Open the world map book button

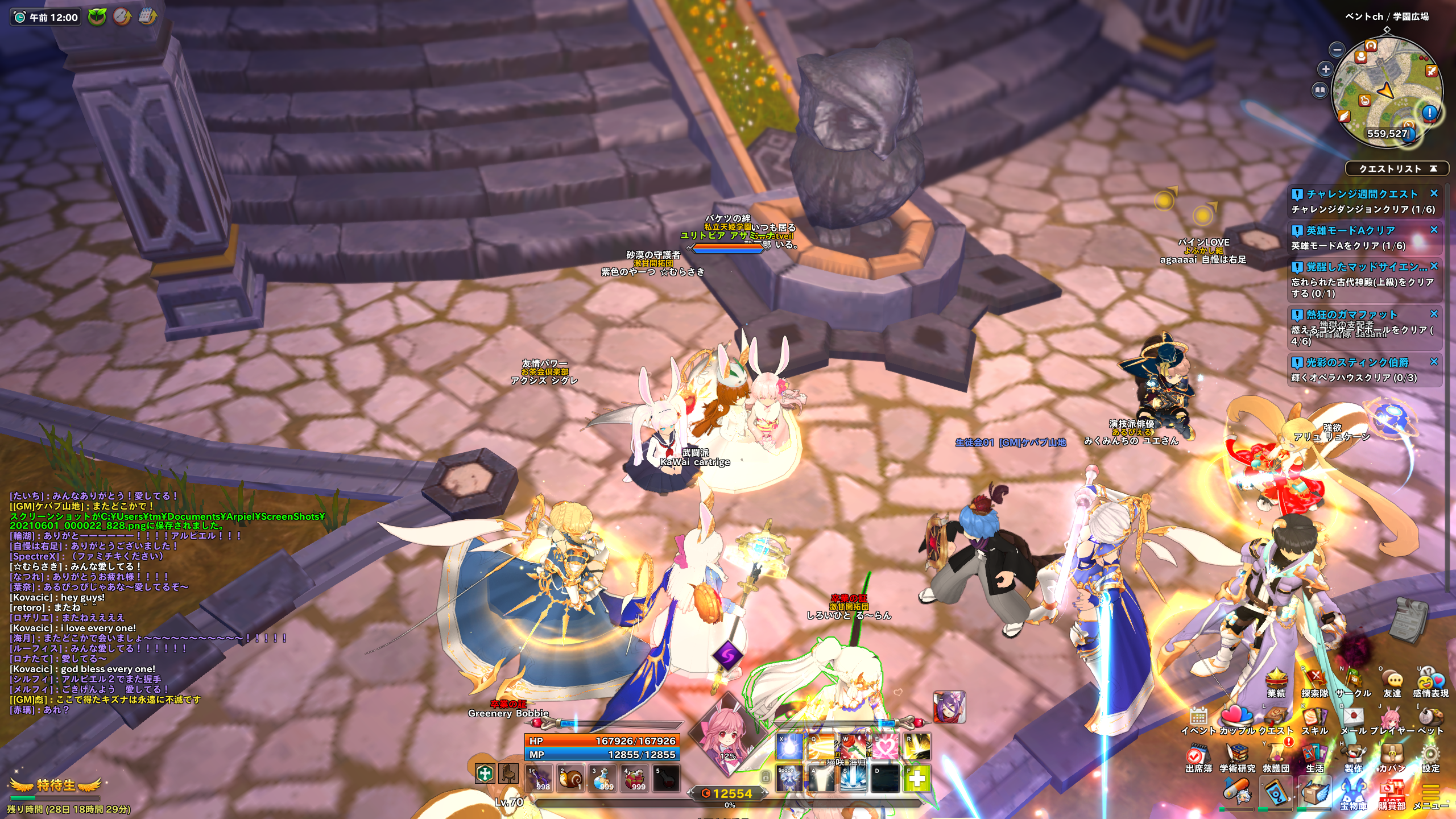coord(1320,90)
